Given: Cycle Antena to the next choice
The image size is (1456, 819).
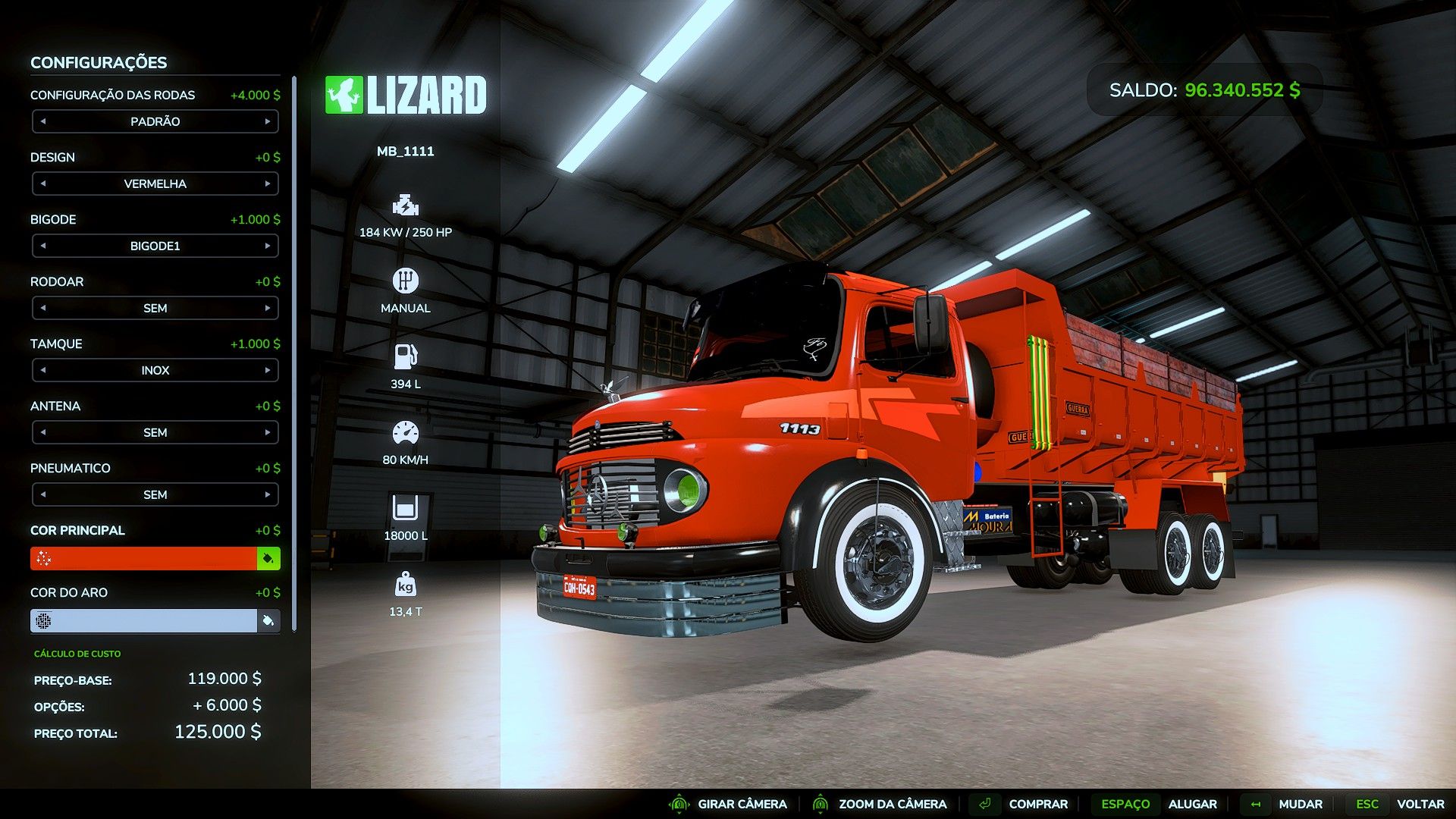Looking at the screenshot, I should [268, 432].
